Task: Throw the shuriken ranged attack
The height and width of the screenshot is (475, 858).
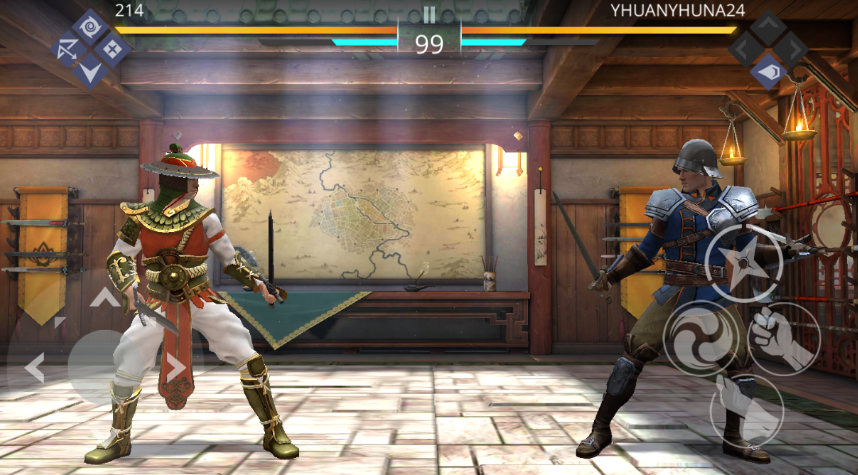Action: tap(744, 264)
